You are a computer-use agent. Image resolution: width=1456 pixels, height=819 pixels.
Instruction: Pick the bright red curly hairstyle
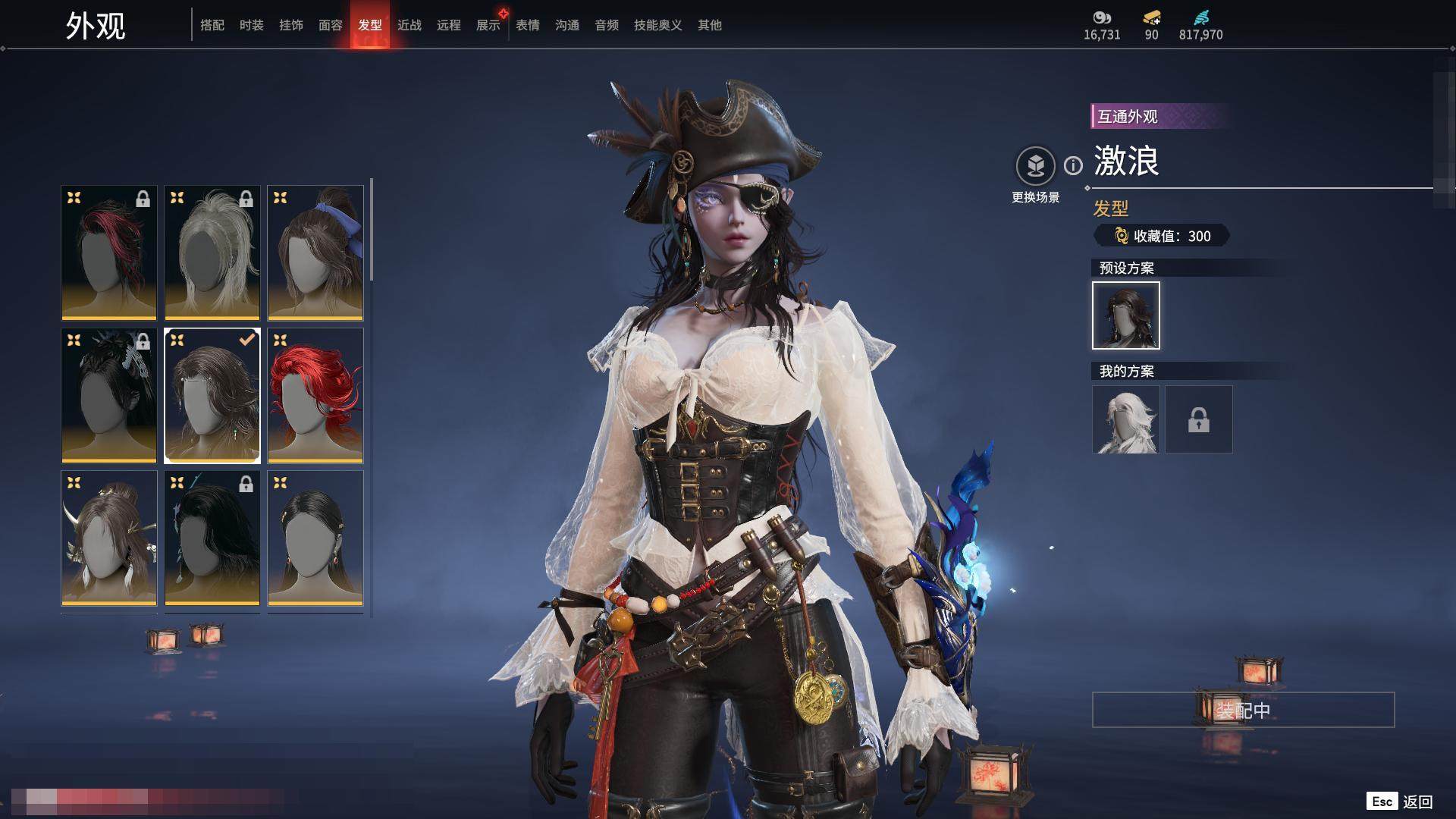[x=315, y=395]
